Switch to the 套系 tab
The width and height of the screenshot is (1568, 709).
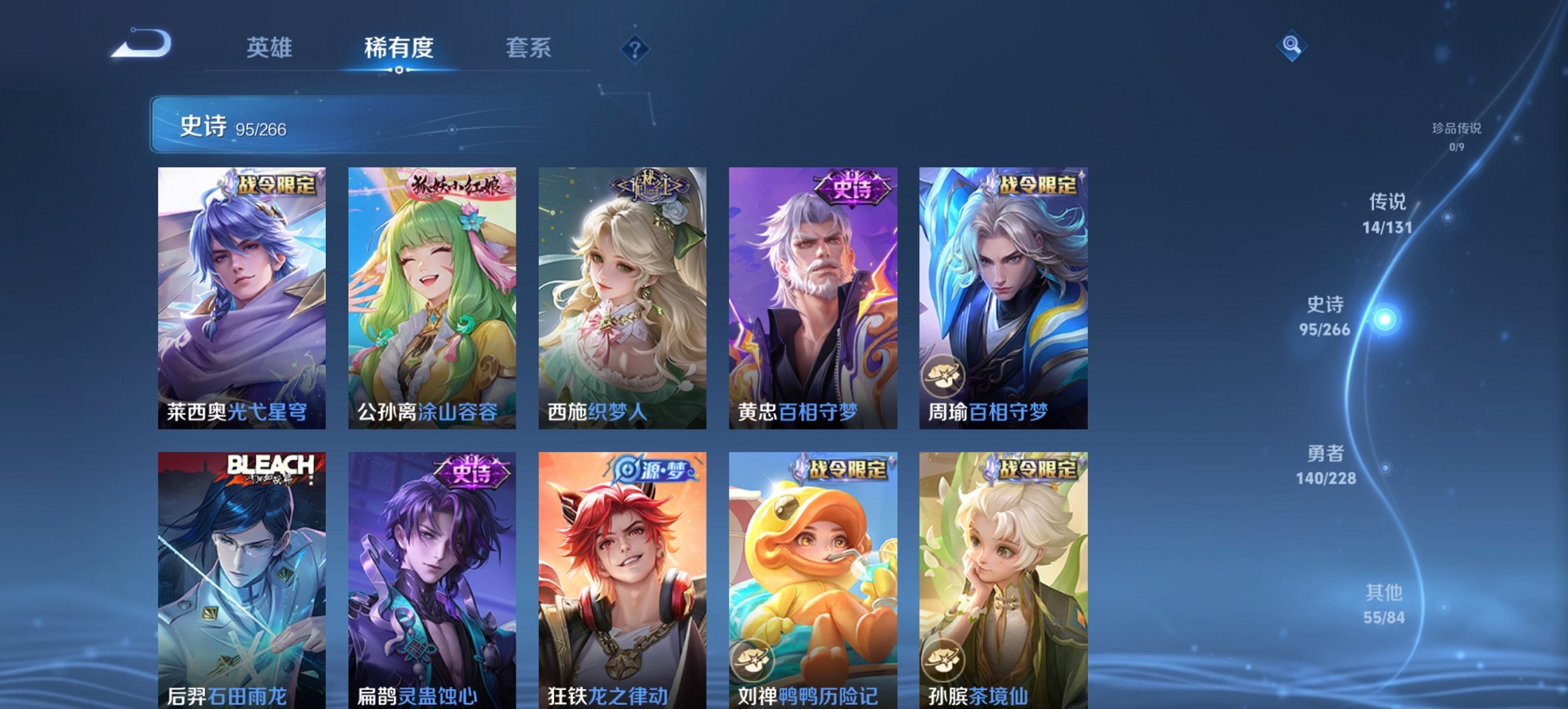[x=529, y=48]
